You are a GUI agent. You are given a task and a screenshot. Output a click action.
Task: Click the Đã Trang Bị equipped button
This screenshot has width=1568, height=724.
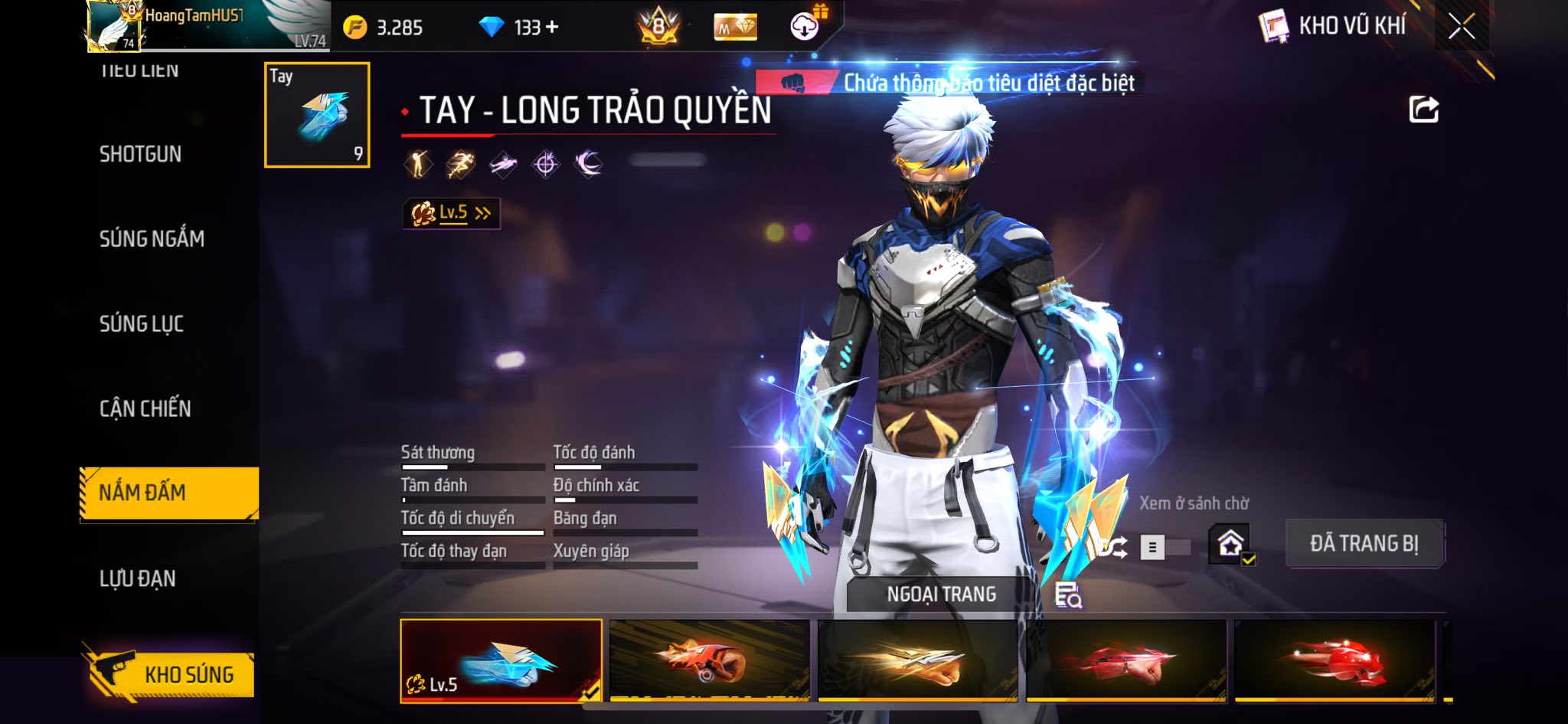coord(1364,544)
